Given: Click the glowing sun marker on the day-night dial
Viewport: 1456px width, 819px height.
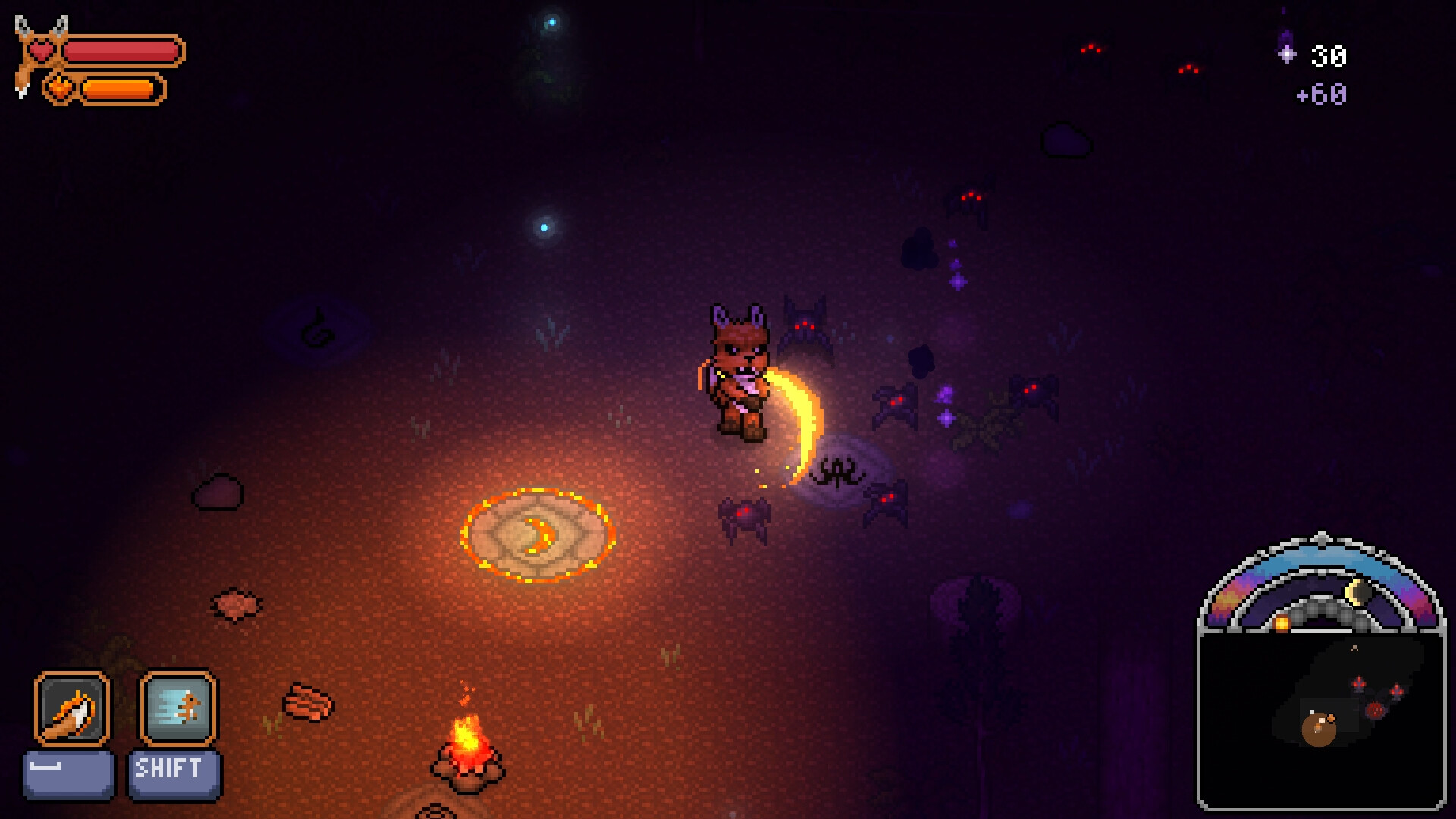Looking at the screenshot, I should [x=1281, y=623].
